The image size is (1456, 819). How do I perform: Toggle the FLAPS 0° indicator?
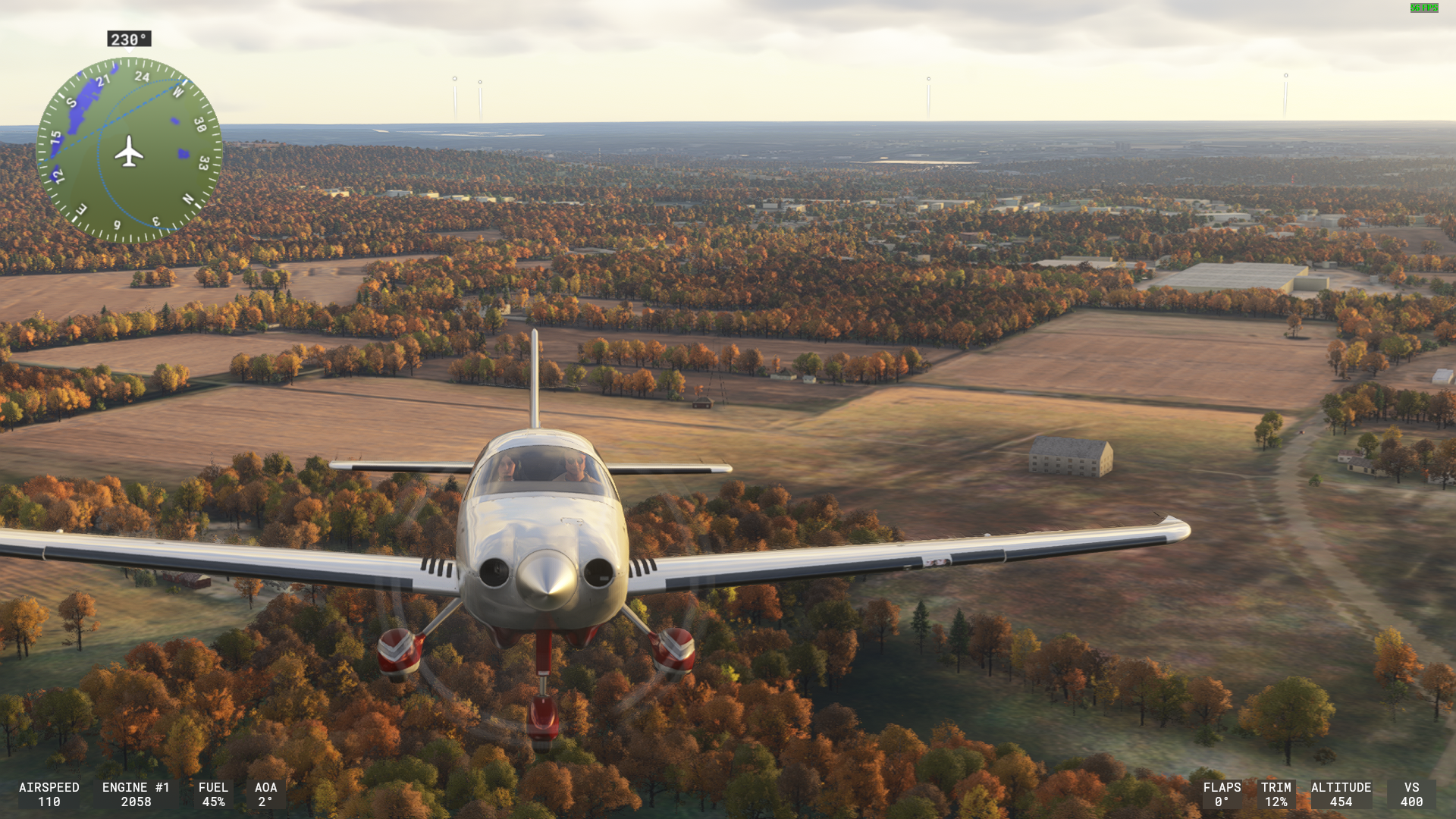(x=1222, y=794)
